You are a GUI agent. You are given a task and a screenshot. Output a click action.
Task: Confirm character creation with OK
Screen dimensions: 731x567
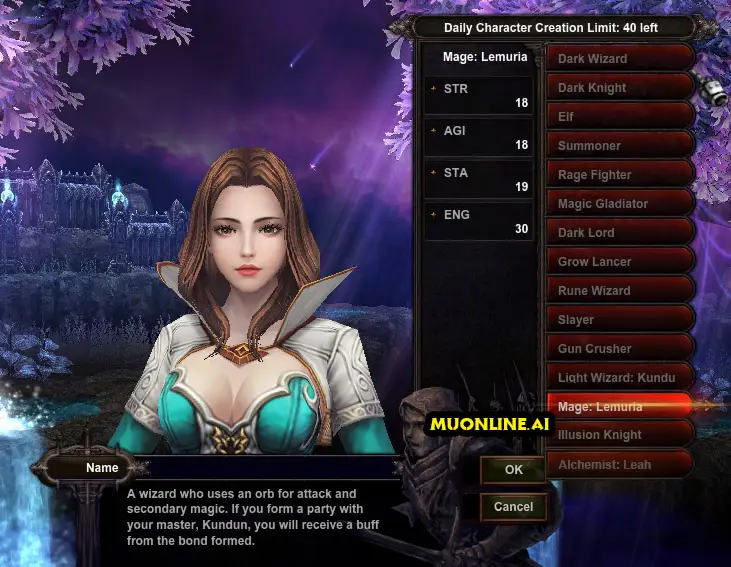(513, 469)
